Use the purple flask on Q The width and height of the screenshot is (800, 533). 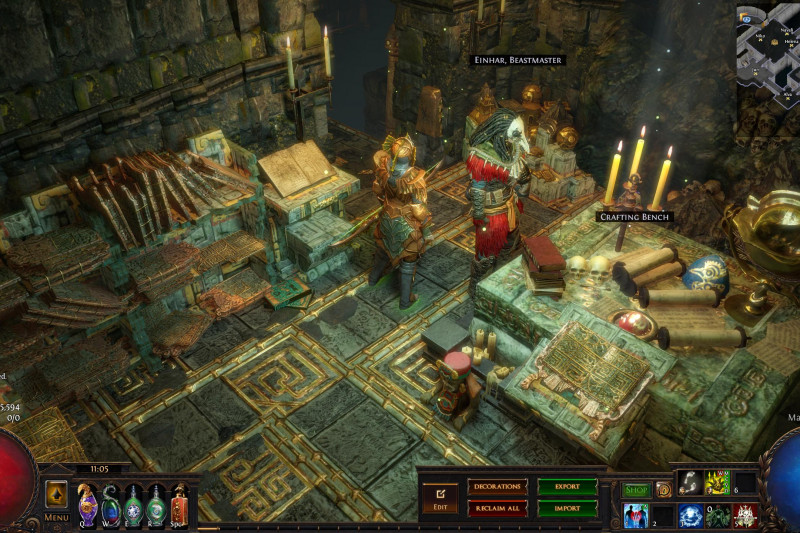[88, 503]
